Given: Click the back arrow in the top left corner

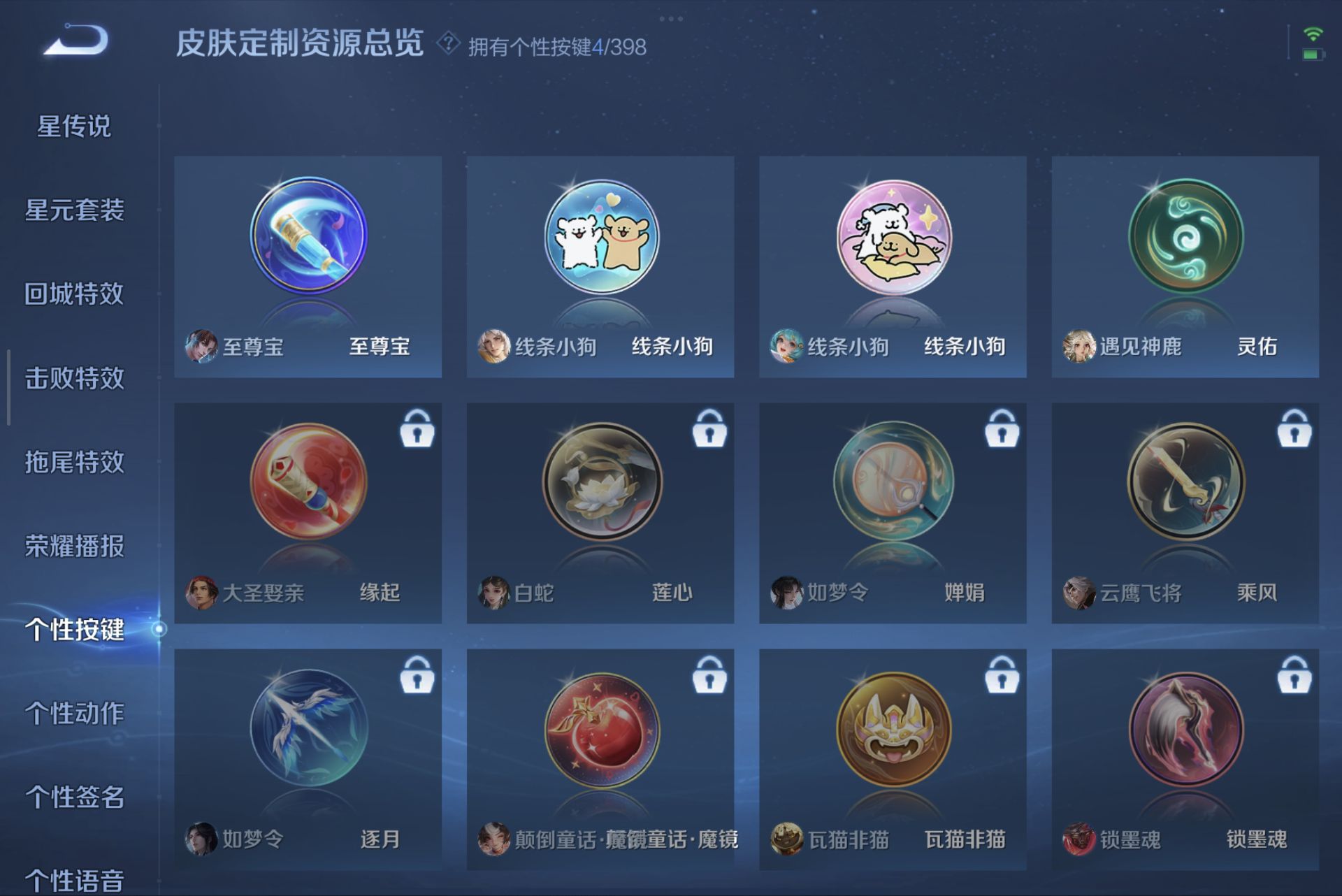Looking at the screenshot, I should (73, 42).
